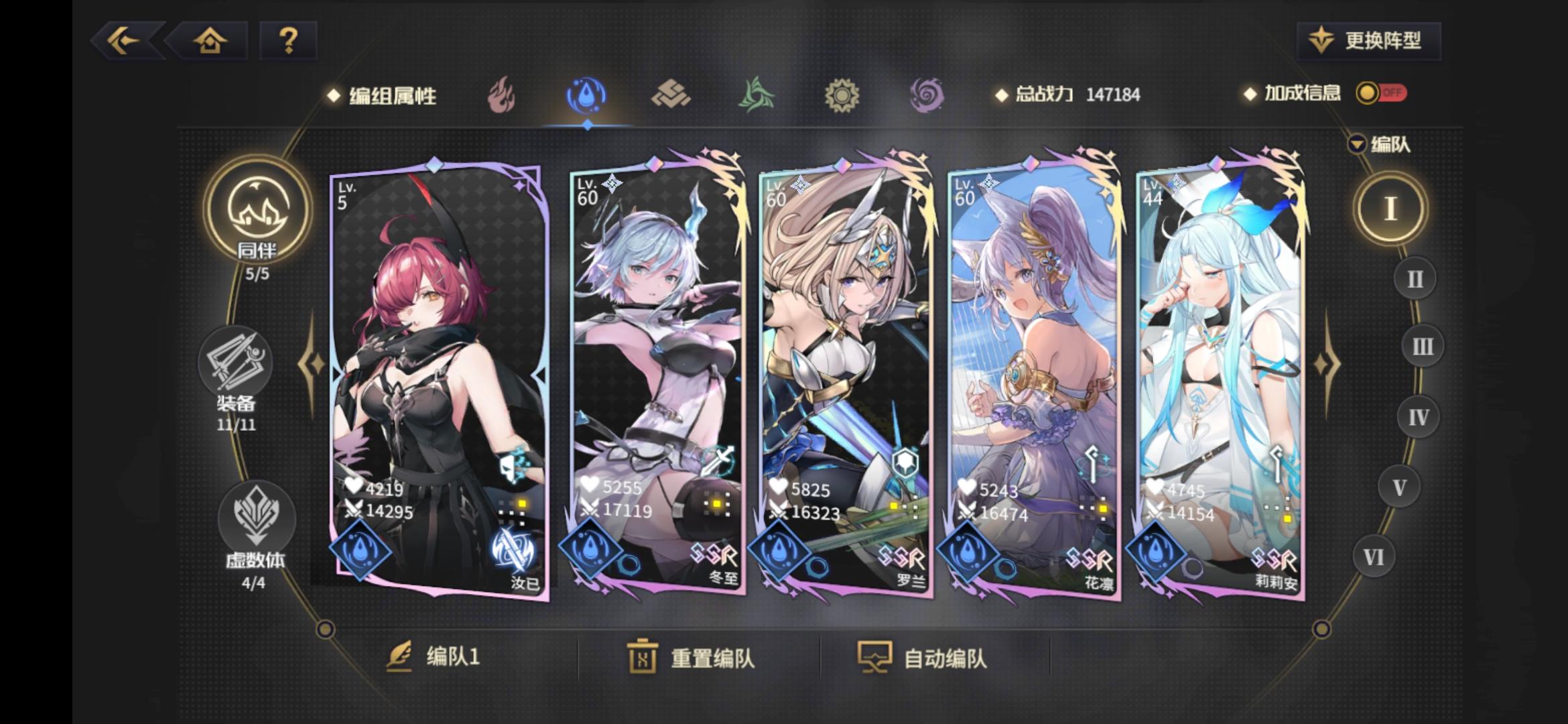The width and height of the screenshot is (1568, 724).
Task: Select the dark element filter icon
Action: [x=928, y=95]
